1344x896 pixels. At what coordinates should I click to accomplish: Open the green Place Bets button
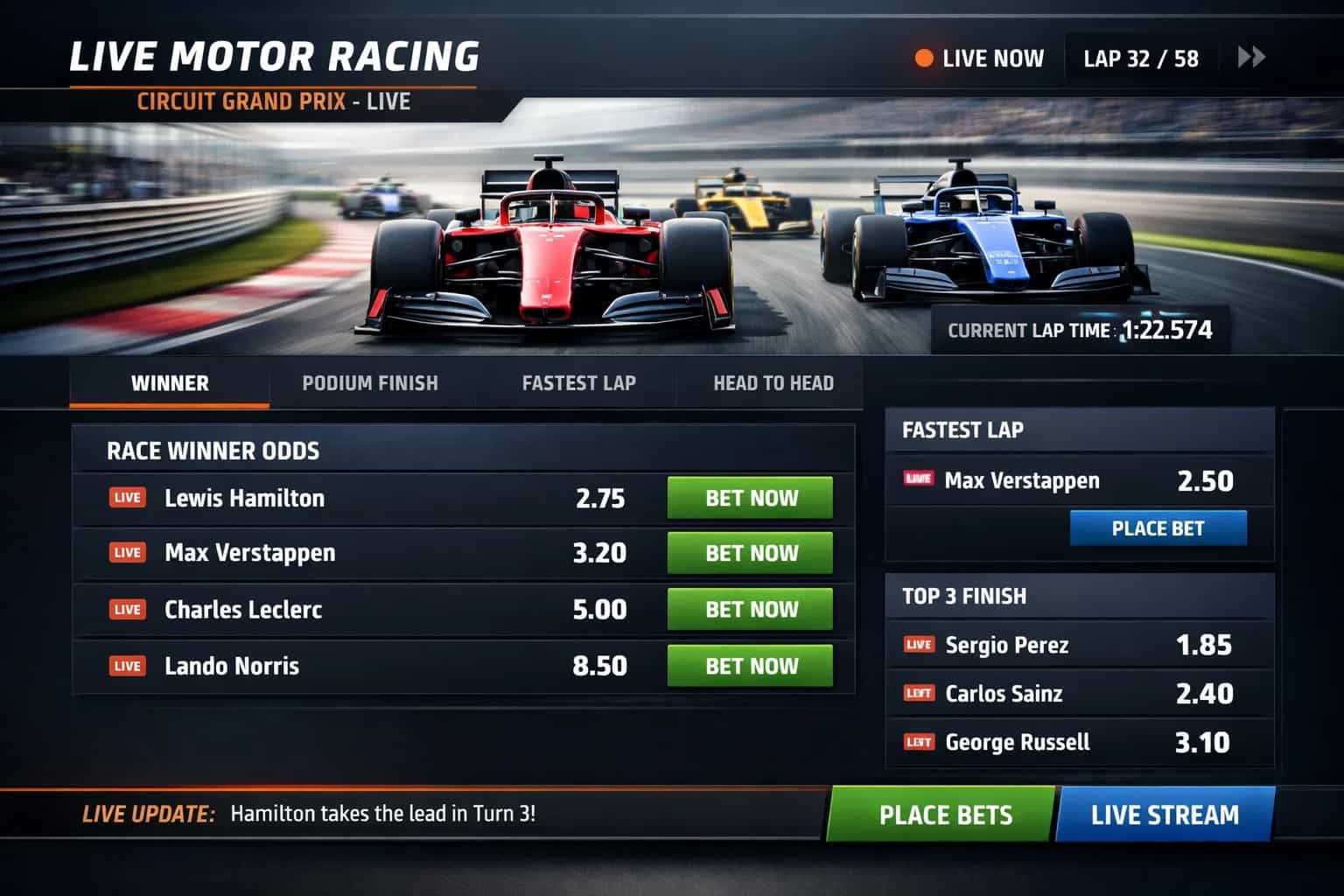point(943,815)
